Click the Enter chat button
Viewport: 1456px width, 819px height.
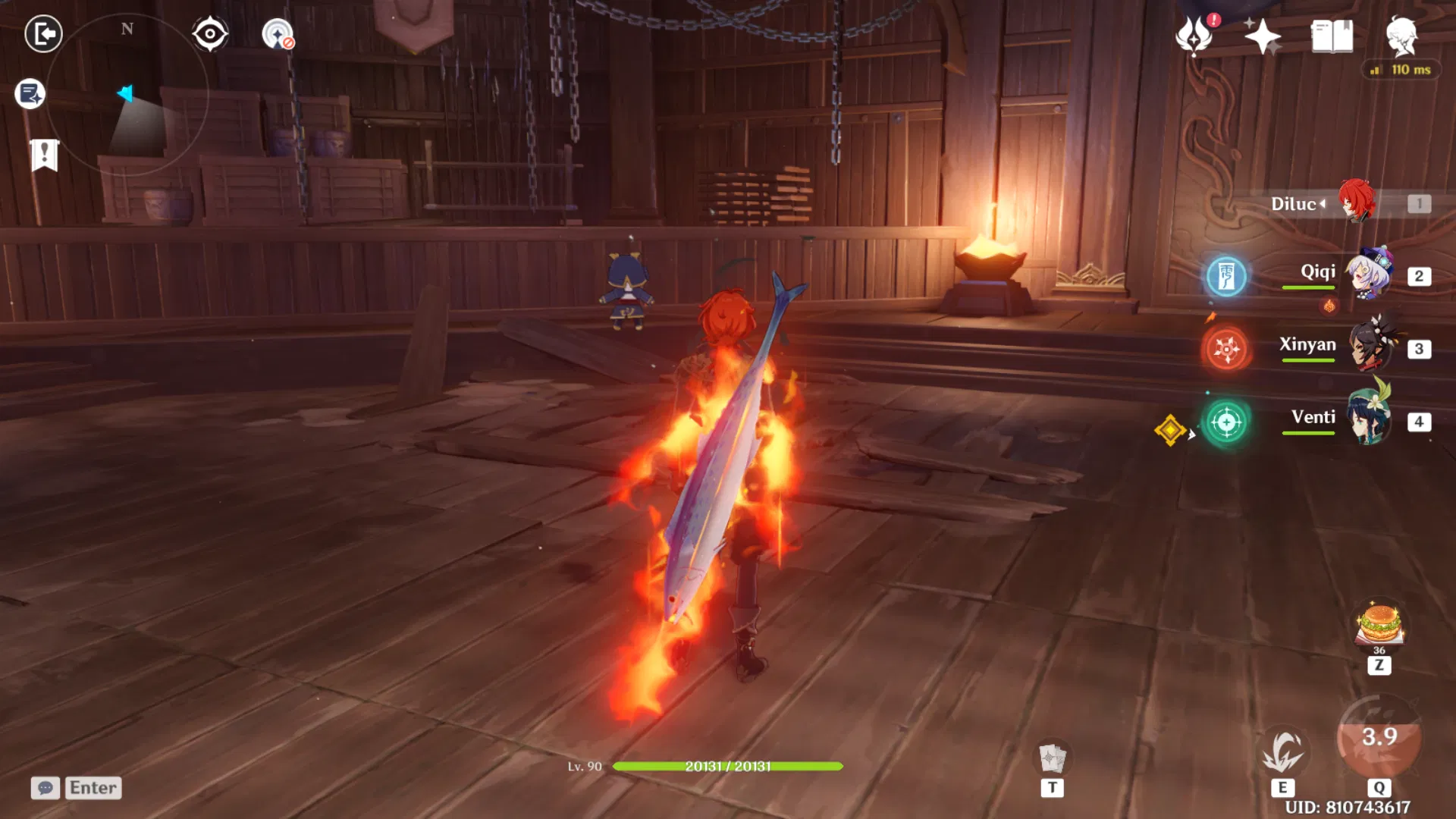[93, 788]
